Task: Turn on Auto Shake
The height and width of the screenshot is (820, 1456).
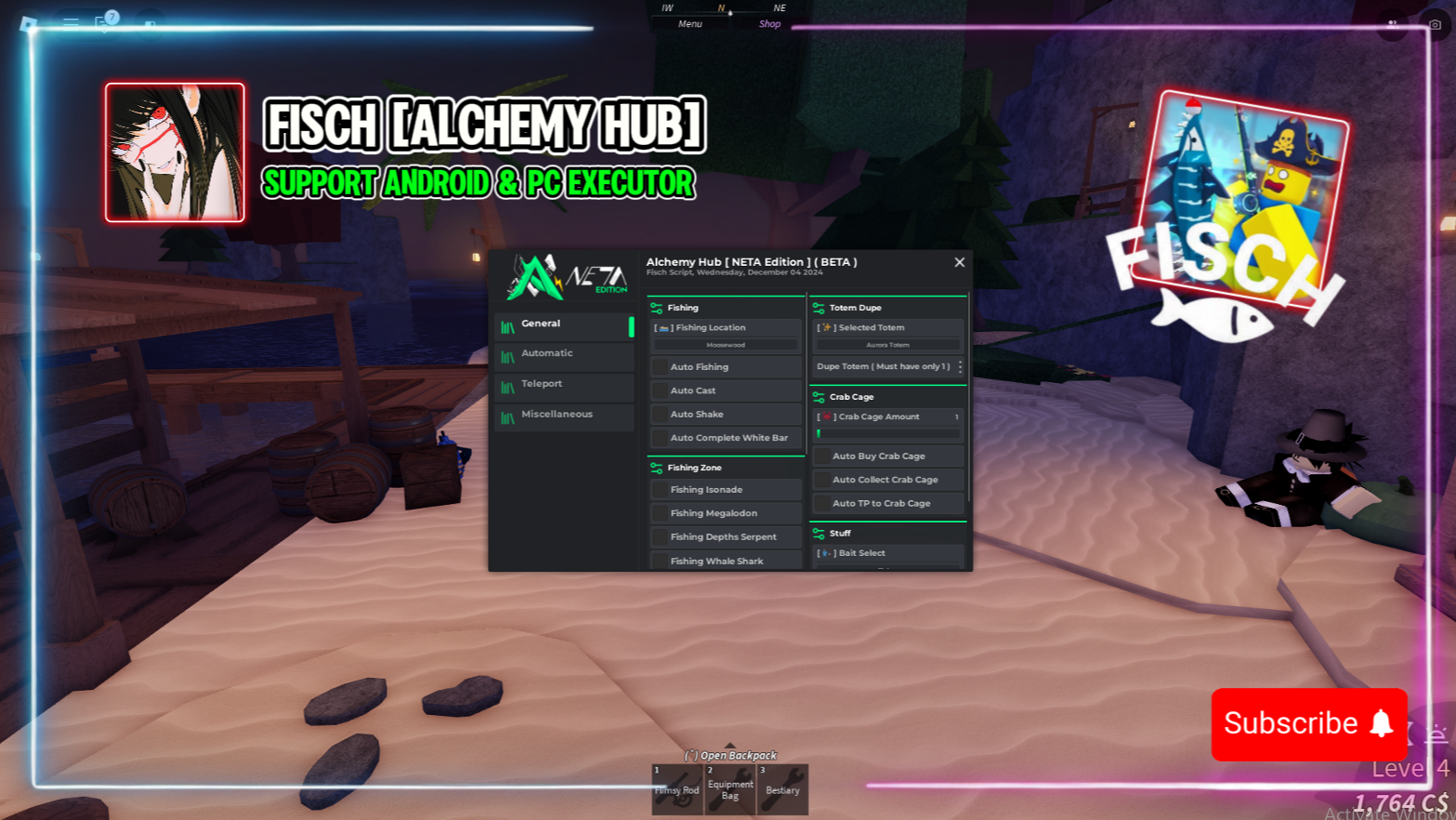Action: click(661, 415)
